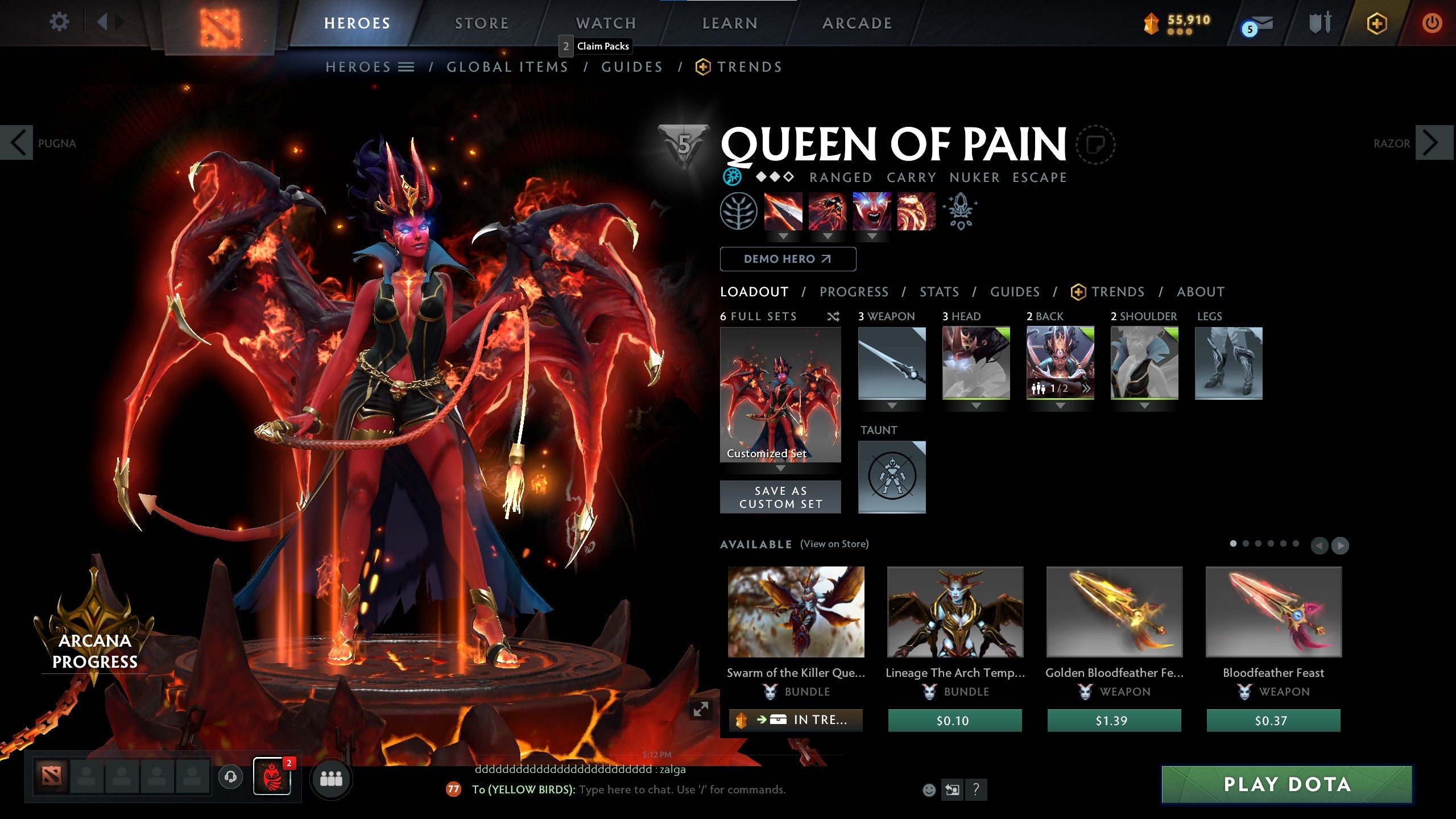Open the Watch section
The image size is (1456, 819).
pos(606,23)
